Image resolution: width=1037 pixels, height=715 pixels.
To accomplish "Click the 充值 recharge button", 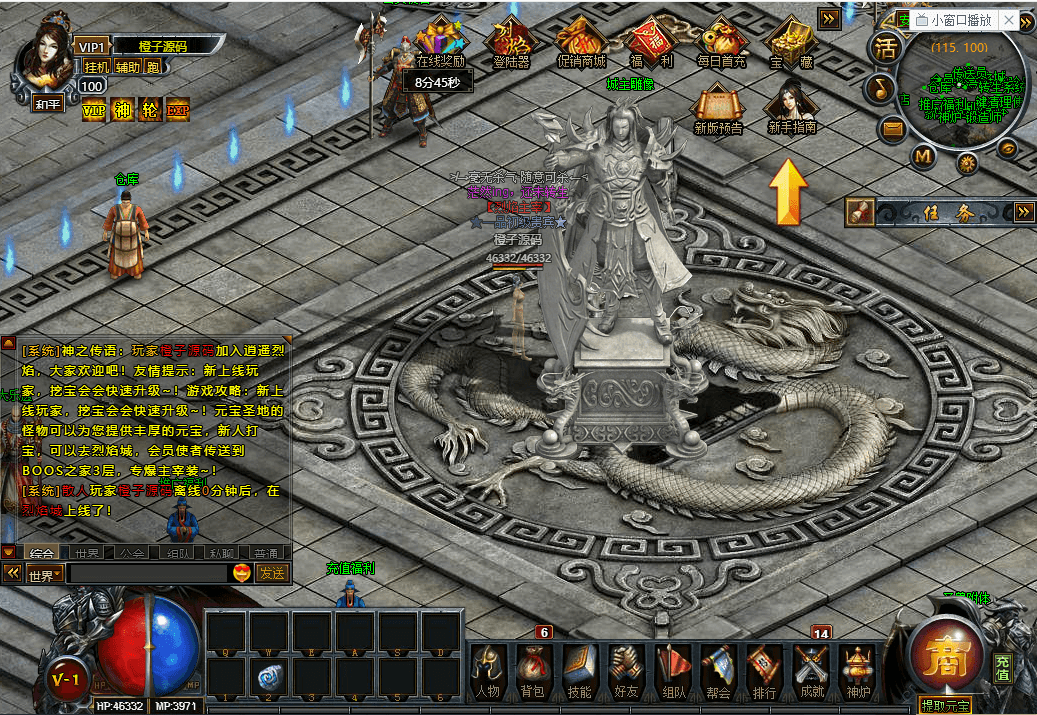I will tap(1002, 668).
